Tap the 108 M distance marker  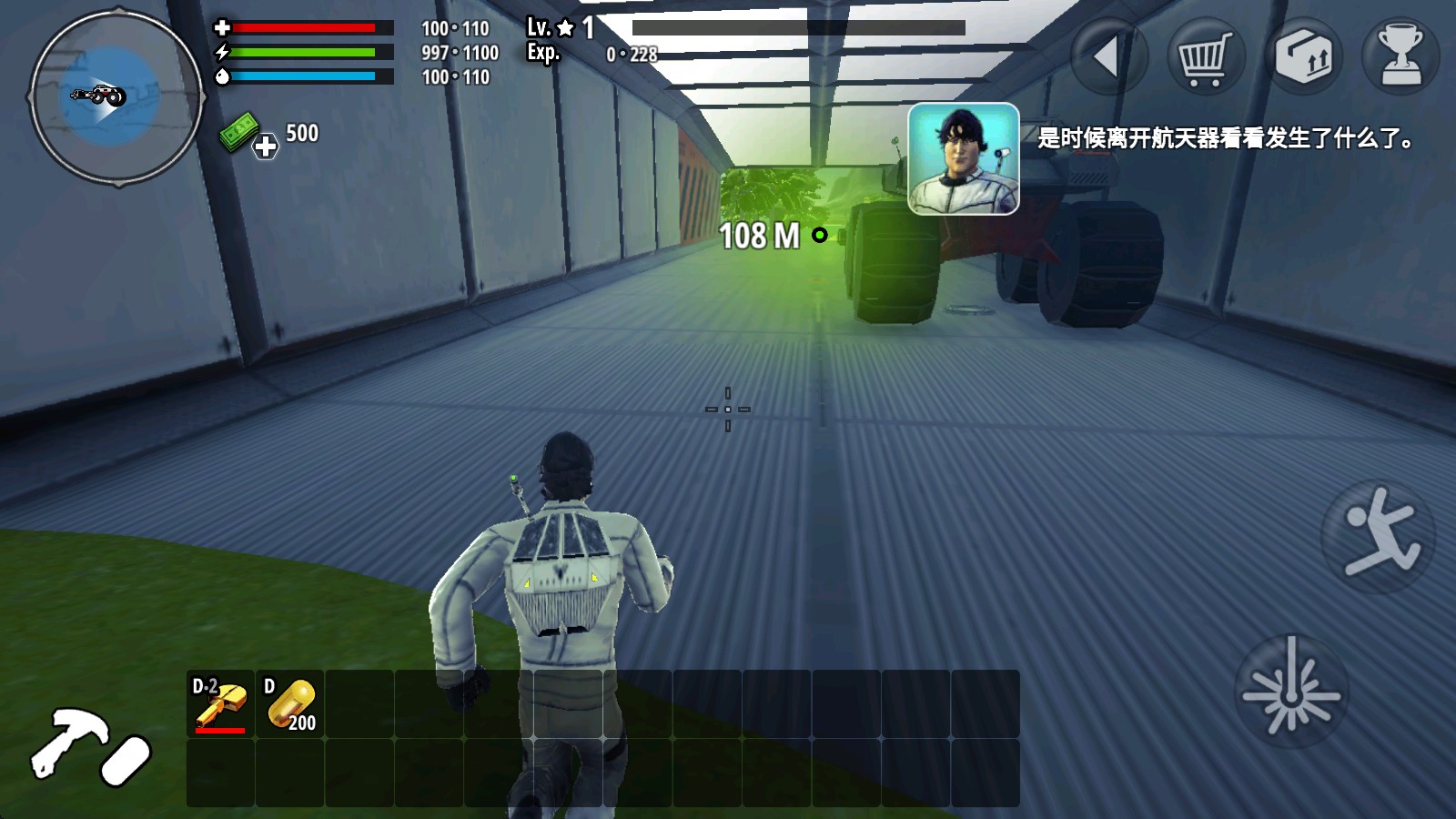(x=760, y=235)
